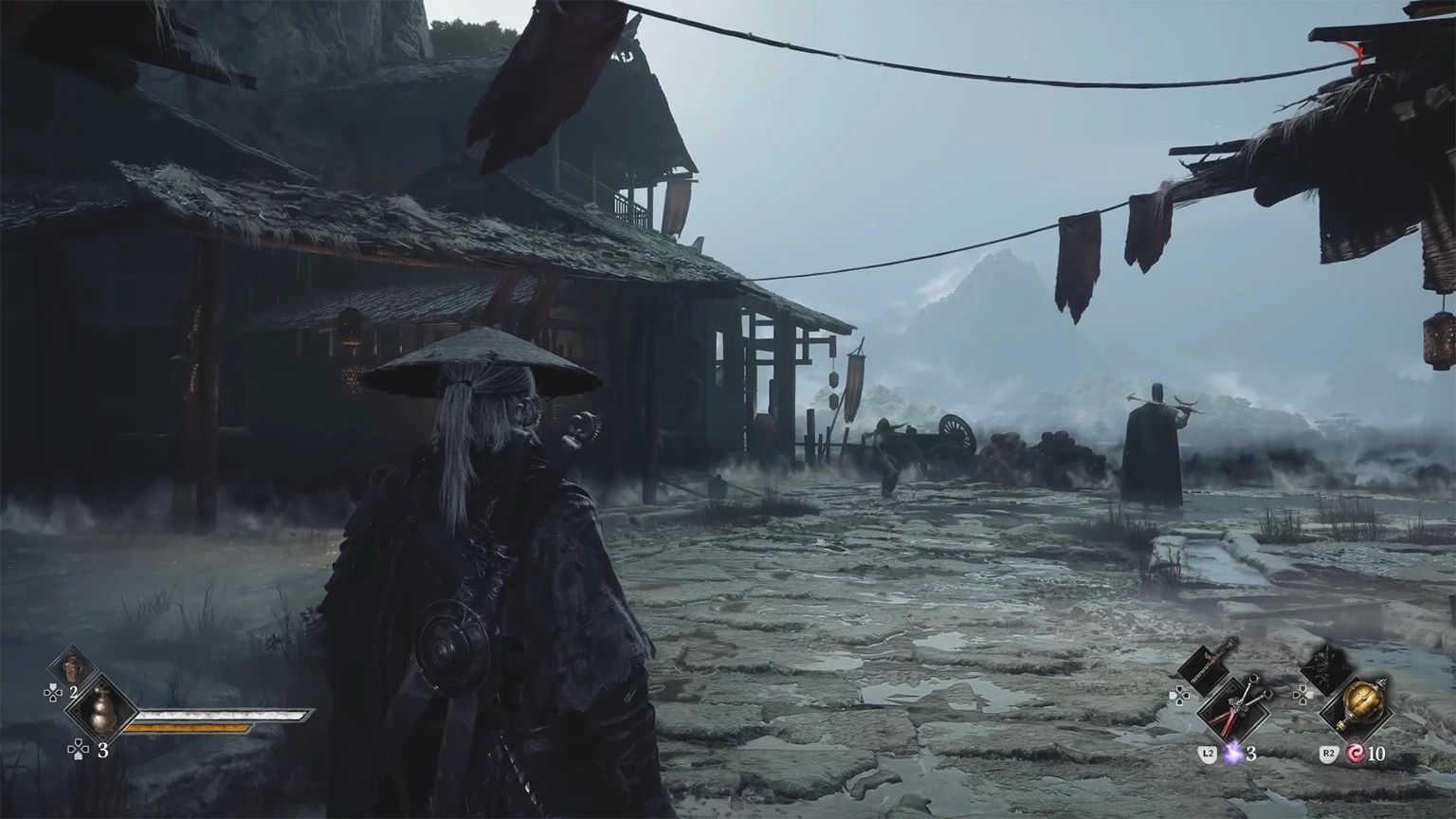
Task: Toggle the d-pad down prompt beside count 3
Action: [78, 749]
